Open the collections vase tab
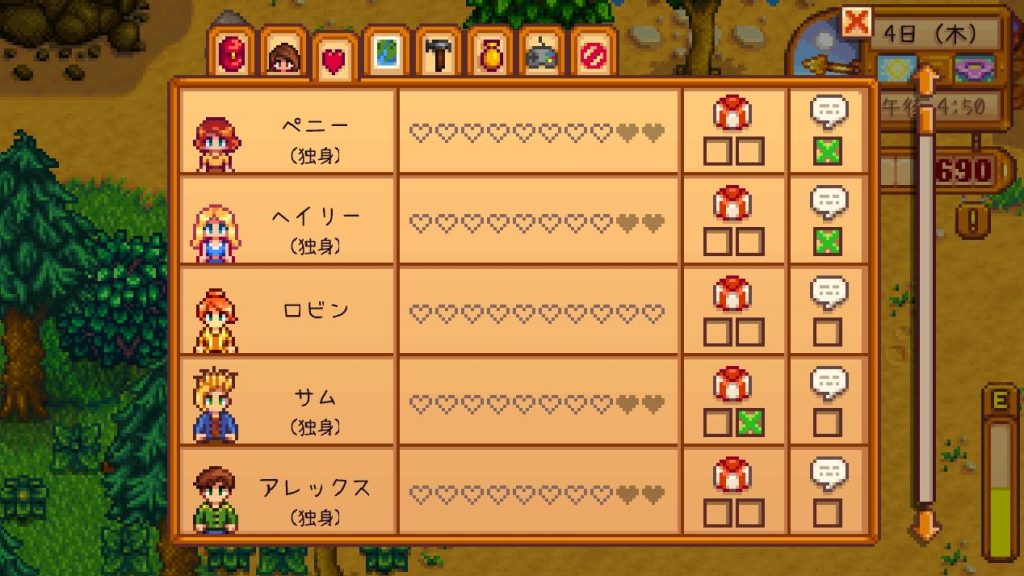Viewport: 1024px width, 576px height. pos(491,53)
